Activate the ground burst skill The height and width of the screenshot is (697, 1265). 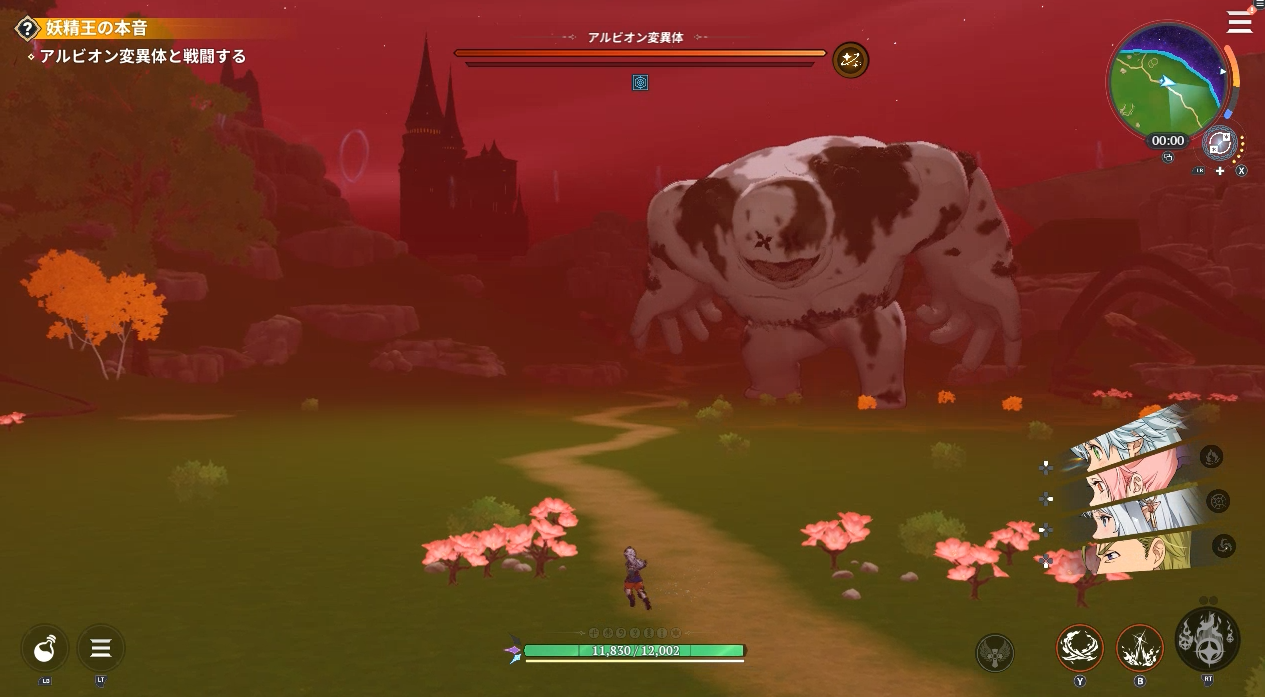pyautogui.click(x=1139, y=648)
